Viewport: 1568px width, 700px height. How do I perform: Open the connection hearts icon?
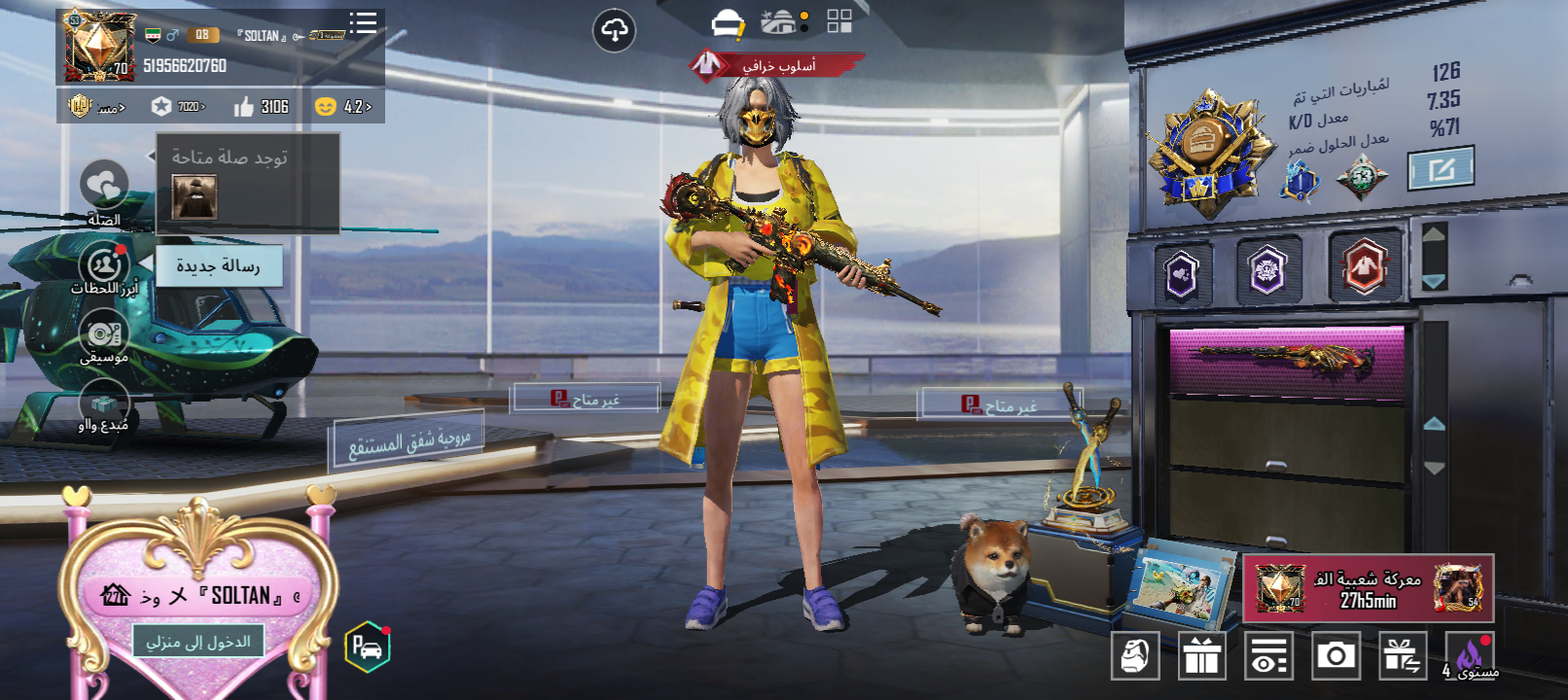tap(103, 184)
